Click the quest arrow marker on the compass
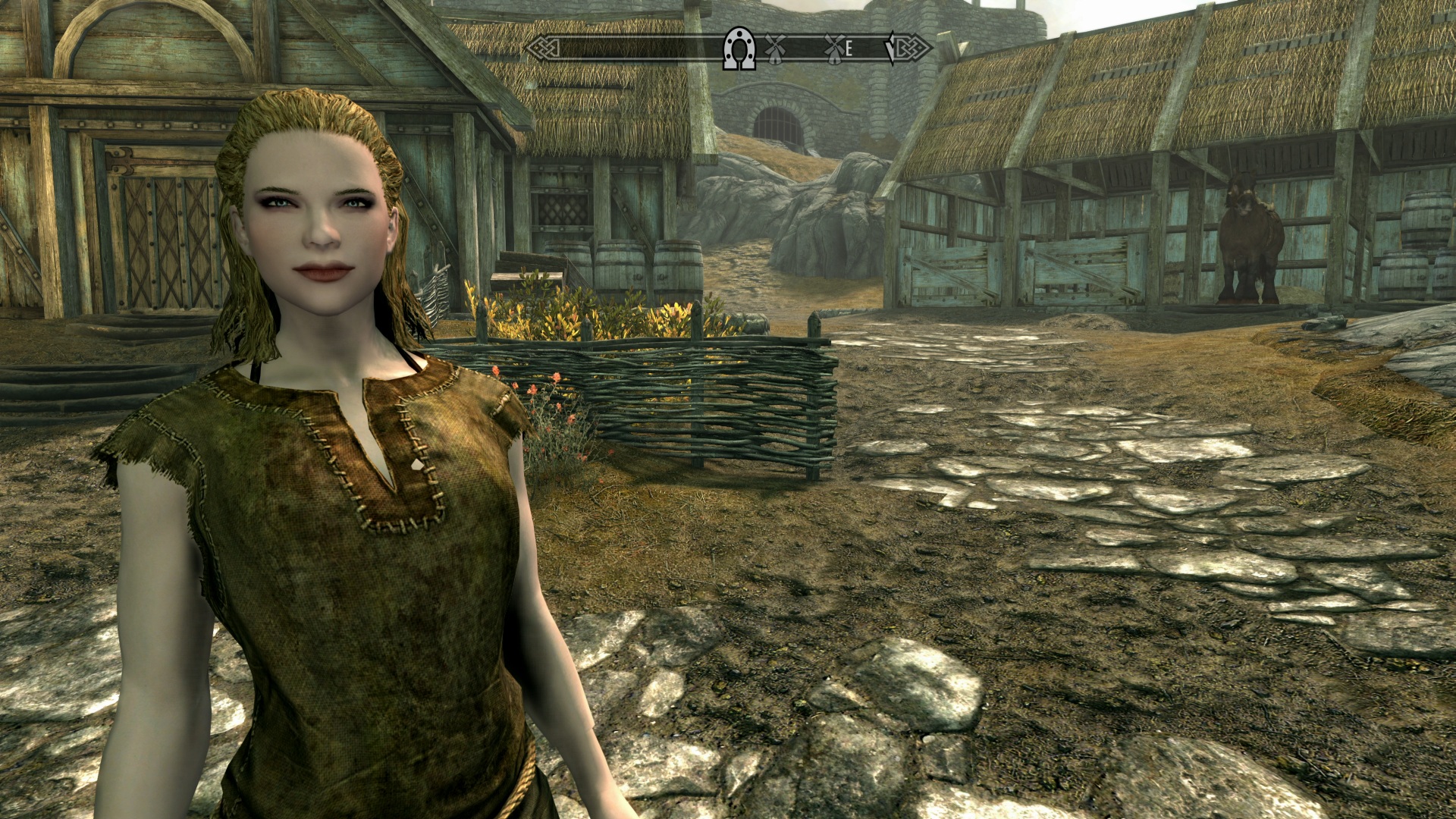This screenshot has width=1456, height=819. (x=891, y=49)
